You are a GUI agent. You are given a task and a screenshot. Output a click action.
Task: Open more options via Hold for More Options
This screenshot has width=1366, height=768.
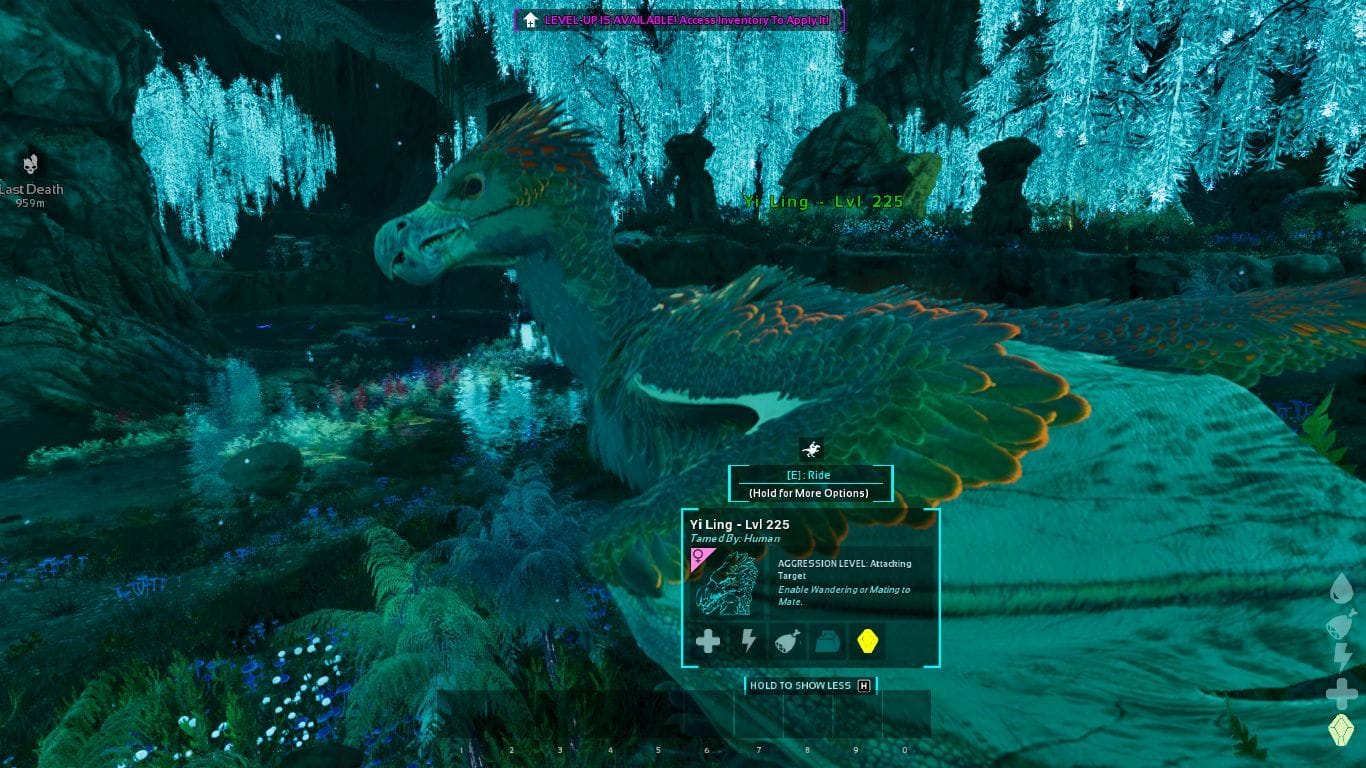pos(809,491)
